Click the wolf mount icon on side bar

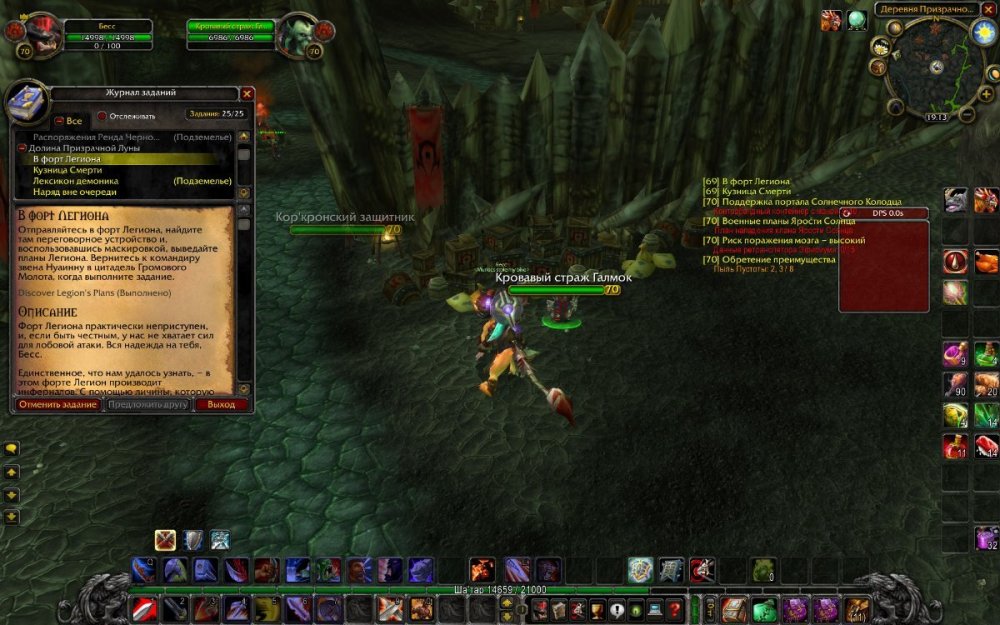pos(956,200)
